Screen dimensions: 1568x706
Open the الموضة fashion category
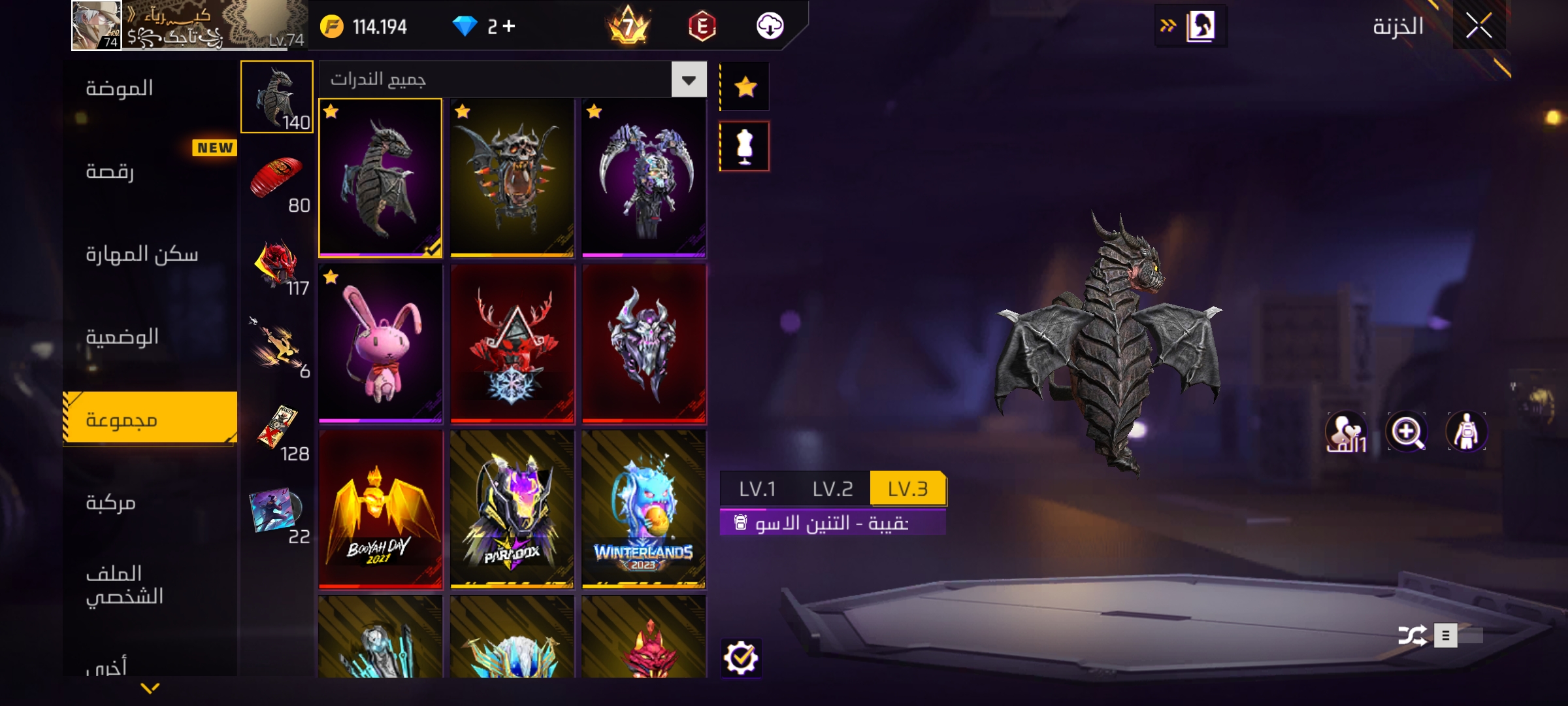pyautogui.click(x=120, y=88)
